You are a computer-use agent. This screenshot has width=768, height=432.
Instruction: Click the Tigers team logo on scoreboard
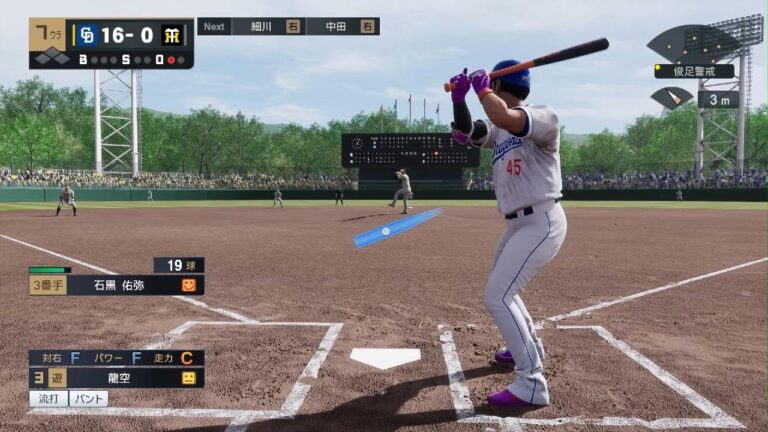coord(172,35)
